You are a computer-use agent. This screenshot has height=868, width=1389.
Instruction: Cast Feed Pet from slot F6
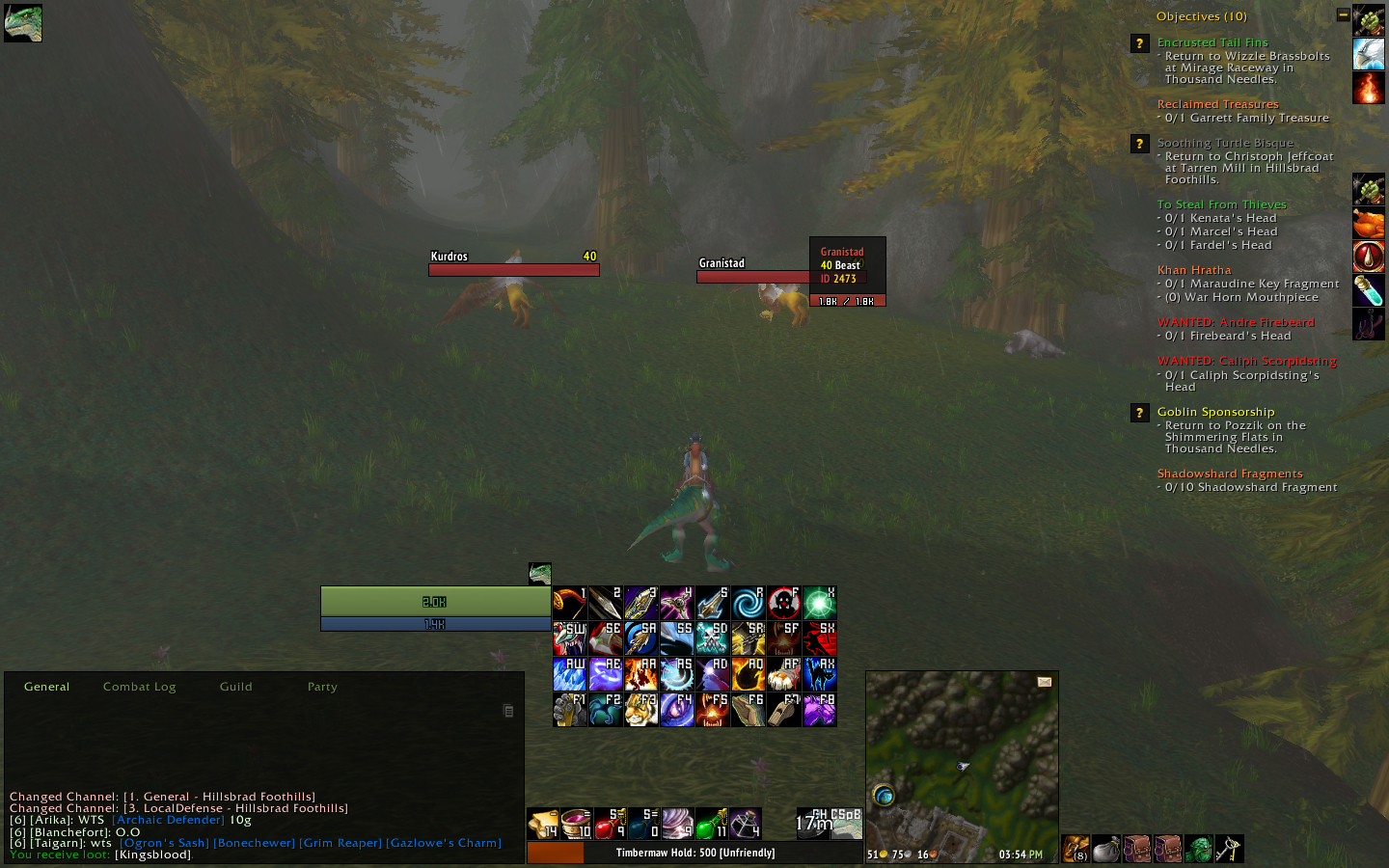point(748,710)
